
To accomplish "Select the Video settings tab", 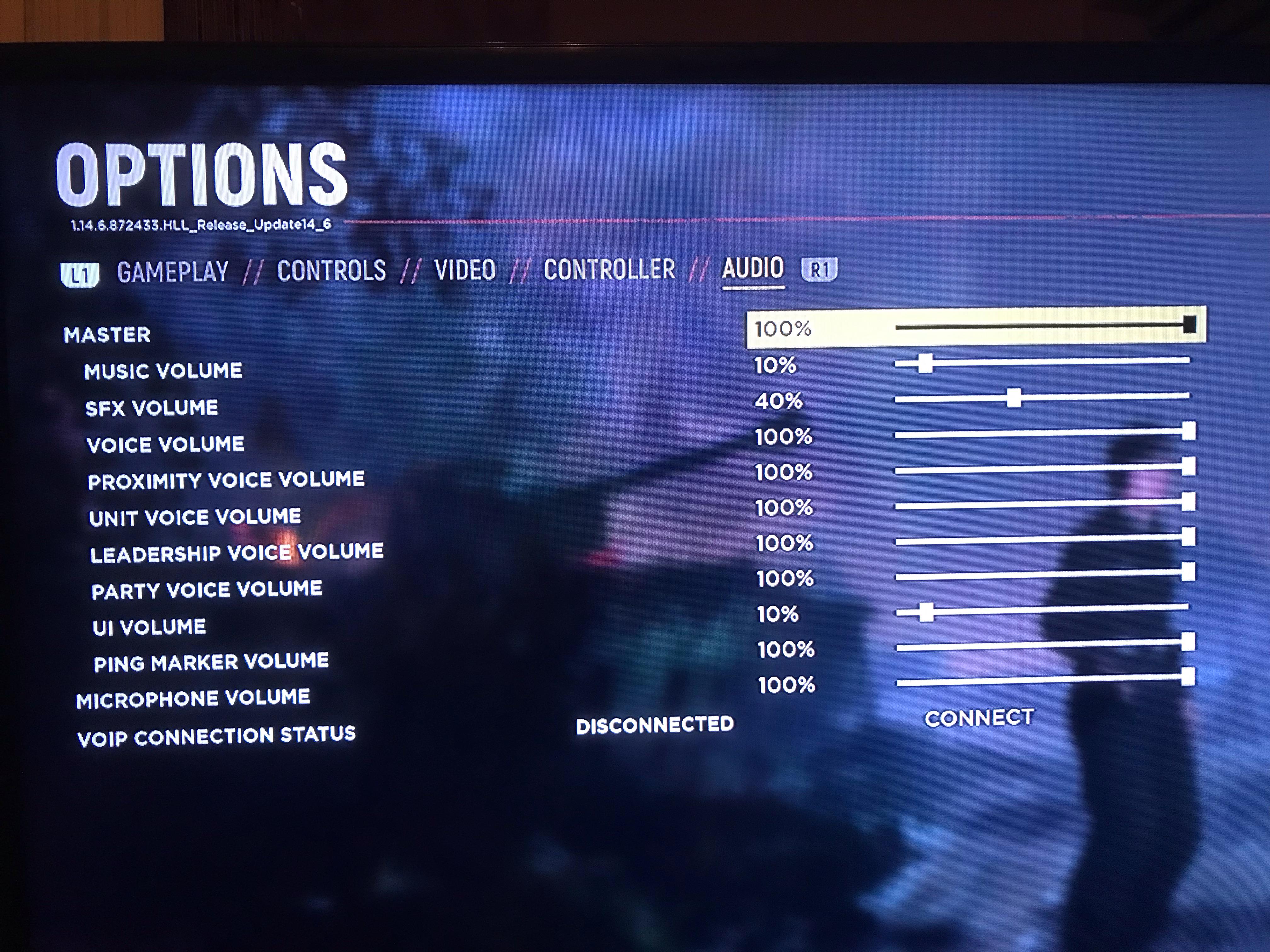I will pyautogui.click(x=465, y=270).
